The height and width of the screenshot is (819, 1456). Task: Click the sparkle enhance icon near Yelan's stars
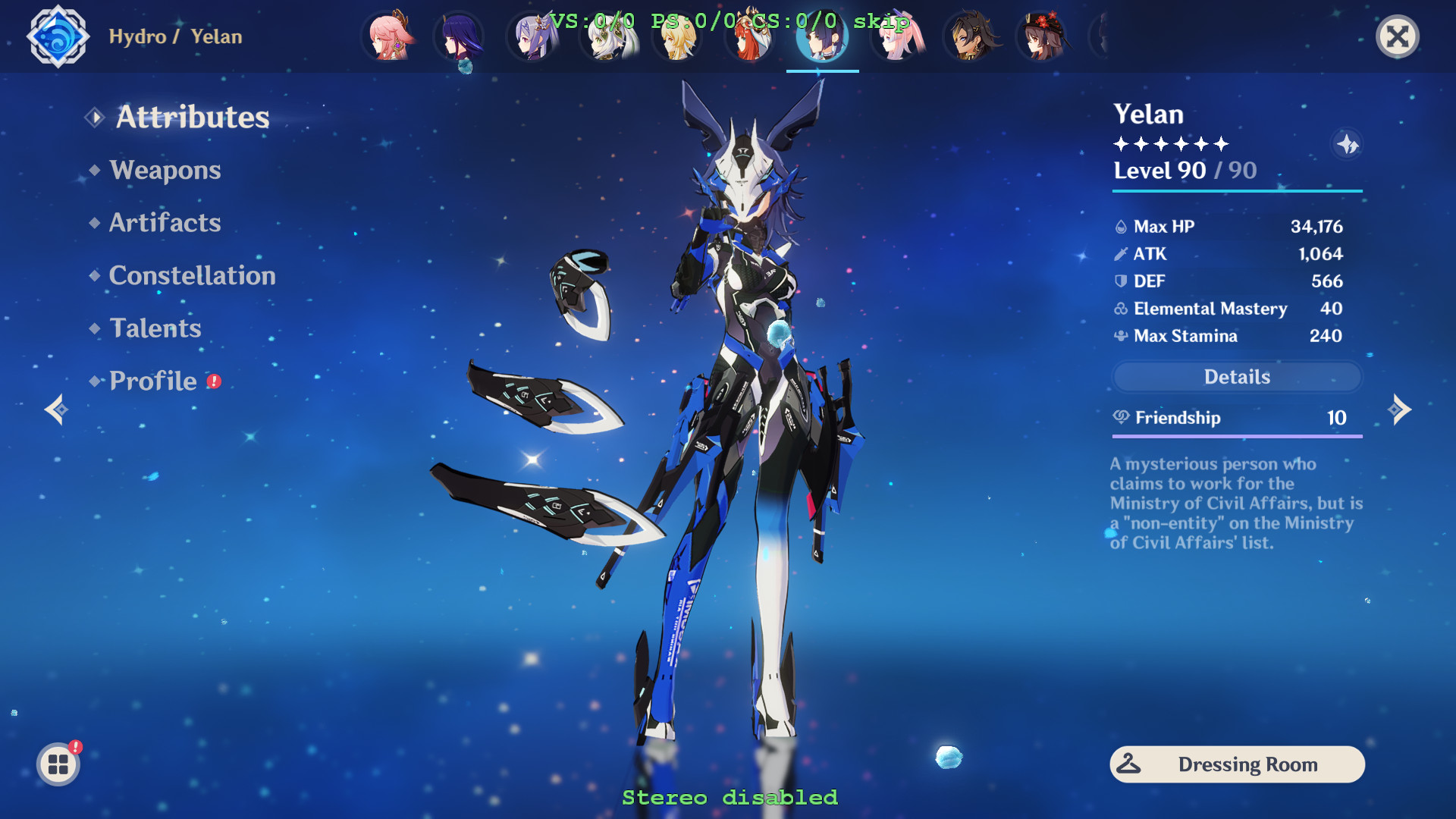click(1347, 144)
